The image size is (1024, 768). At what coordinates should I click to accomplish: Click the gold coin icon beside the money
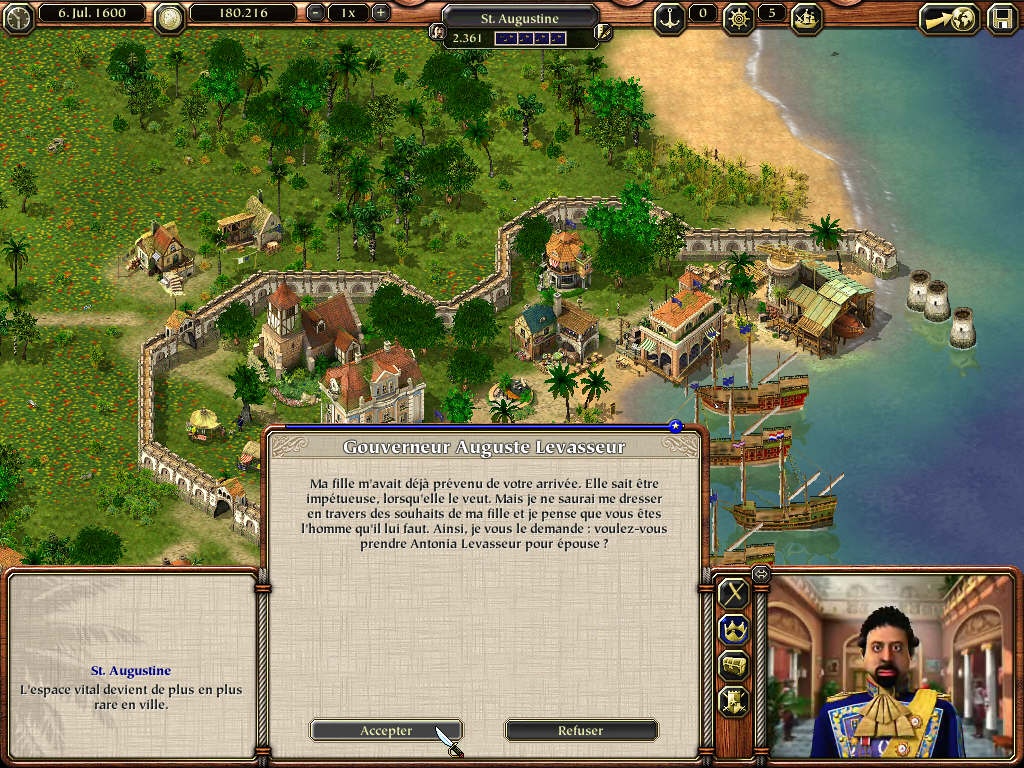pyautogui.click(x=171, y=17)
